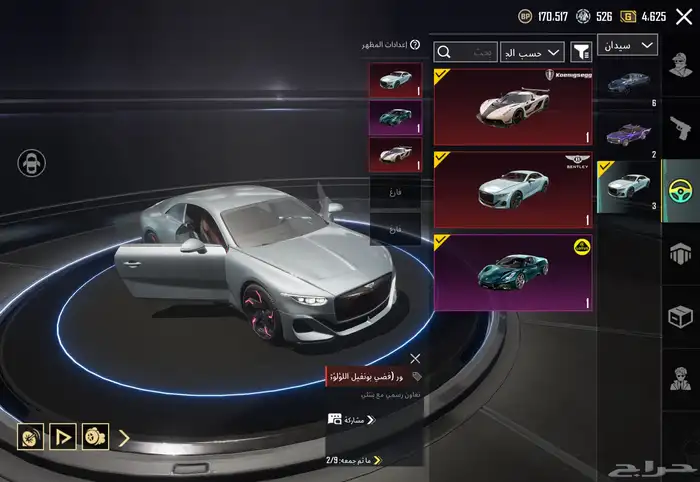Click the yellow play triangle button
The width and height of the screenshot is (700, 482).
pyautogui.click(x=63, y=437)
